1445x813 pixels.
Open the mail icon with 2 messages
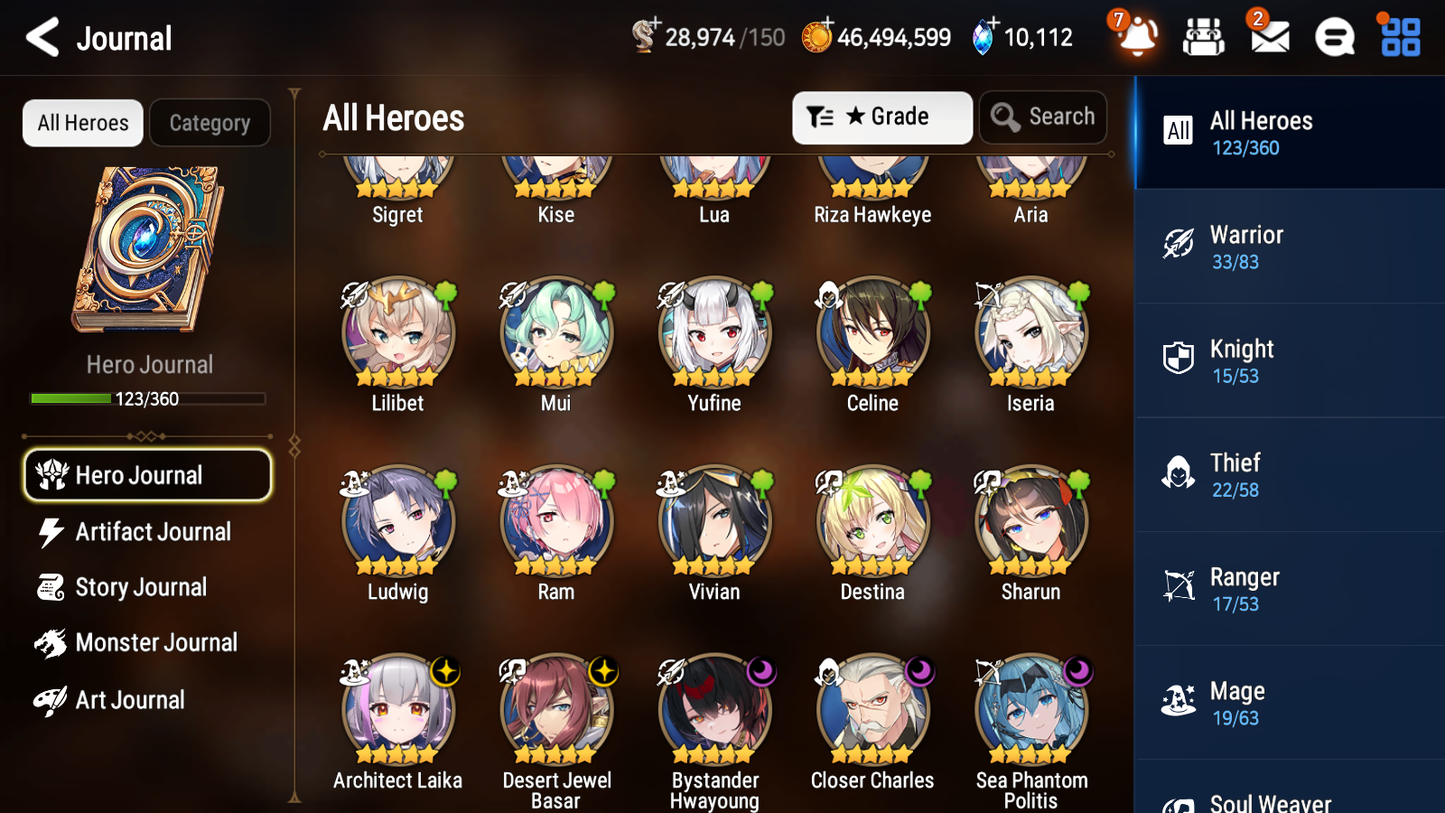(1269, 36)
